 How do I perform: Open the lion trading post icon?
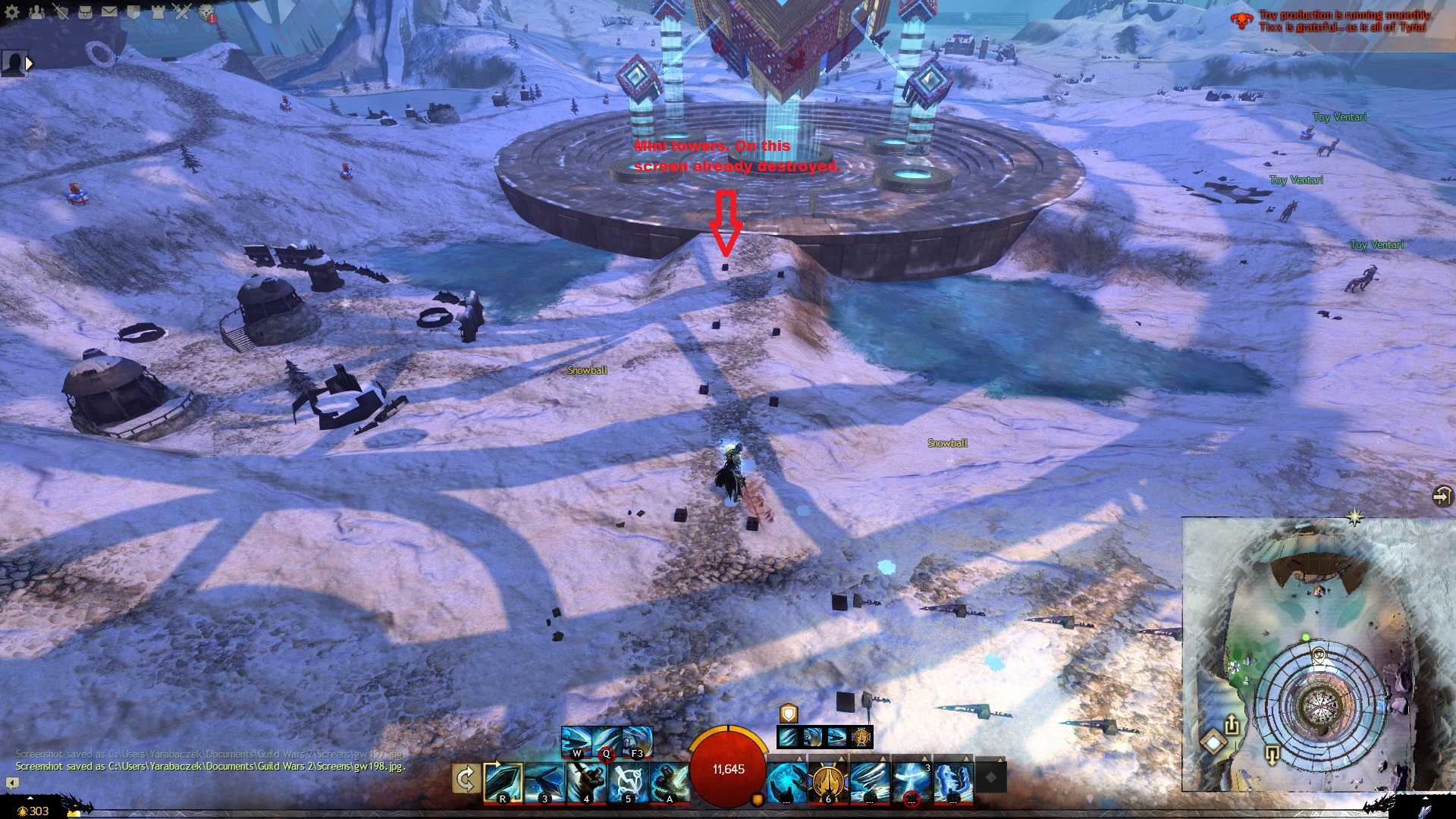click(x=206, y=11)
